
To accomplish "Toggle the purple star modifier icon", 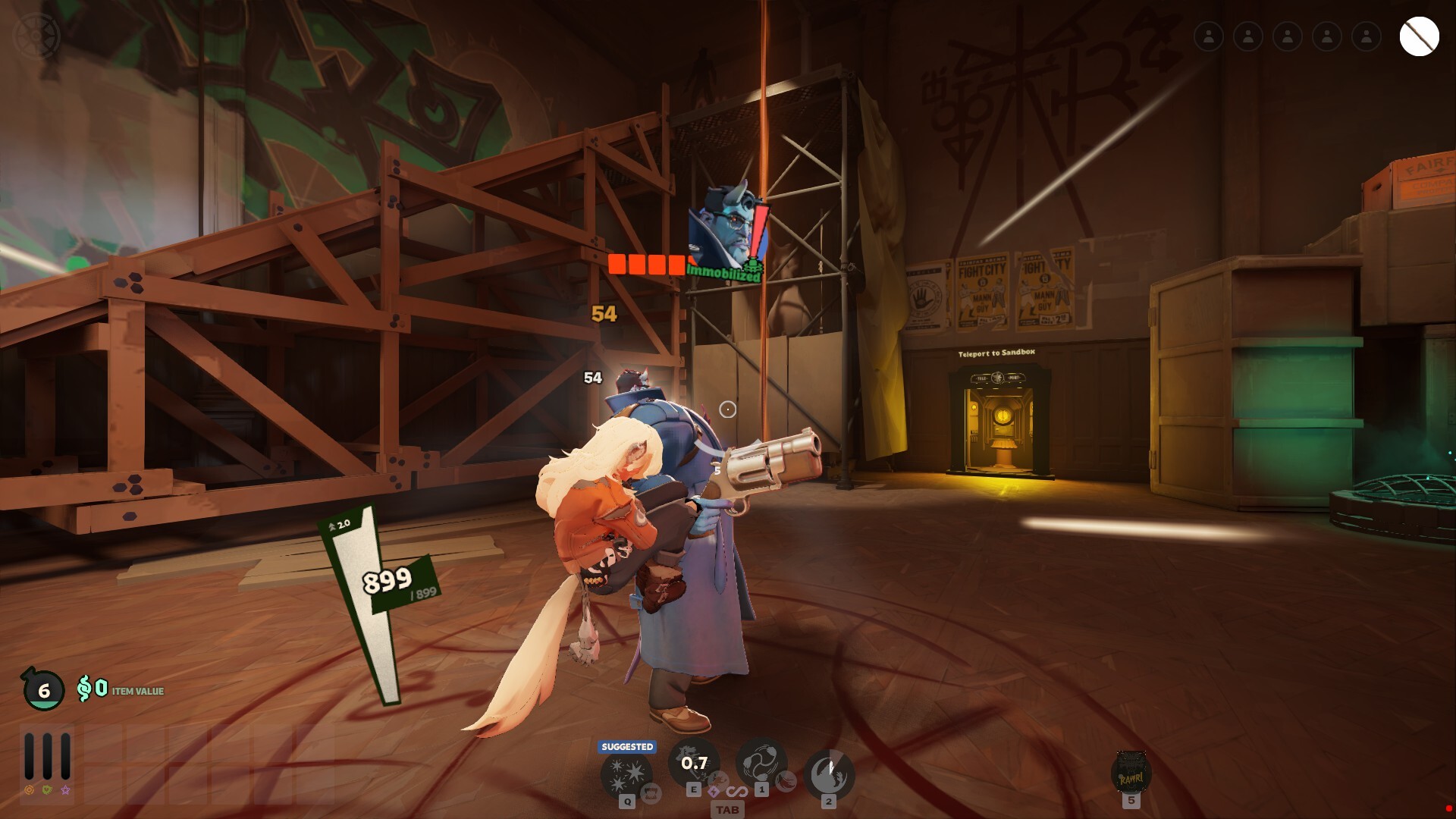I will 65,791.
